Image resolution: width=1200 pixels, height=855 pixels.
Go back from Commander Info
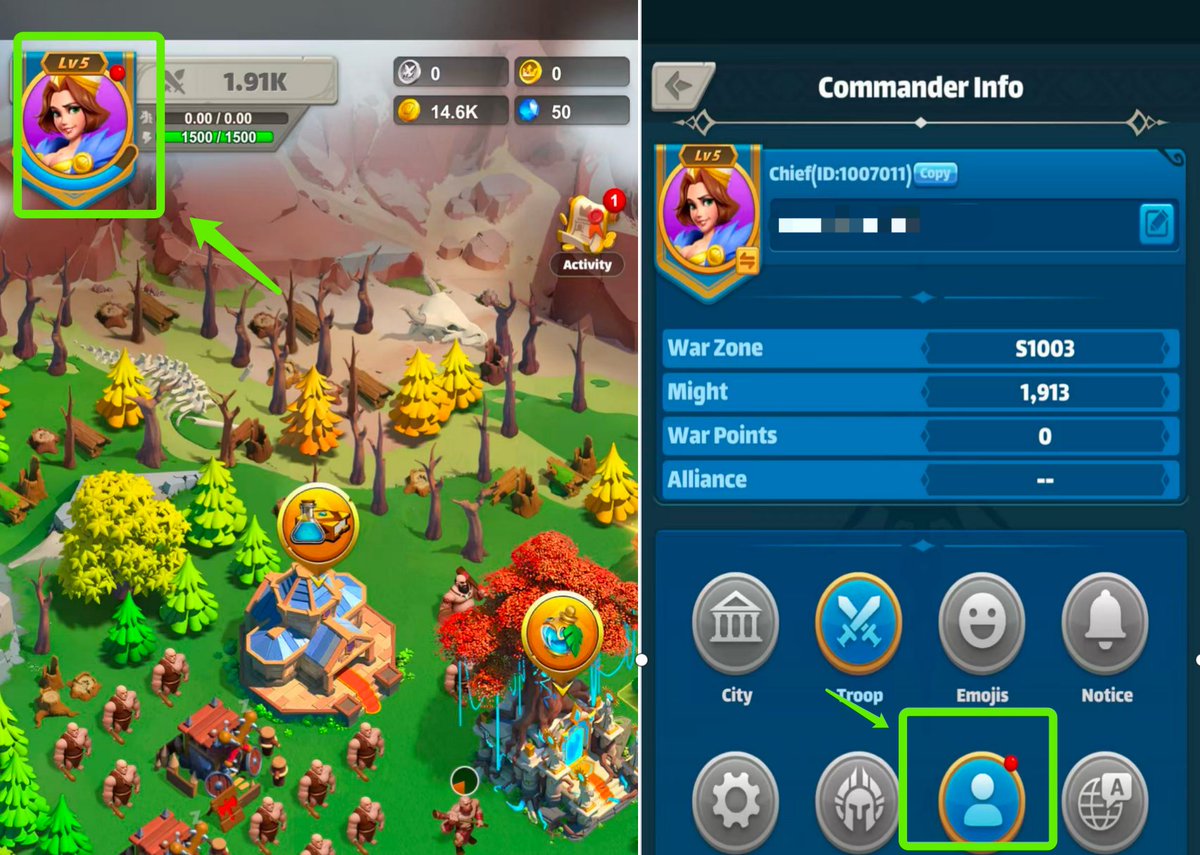[680, 87]
